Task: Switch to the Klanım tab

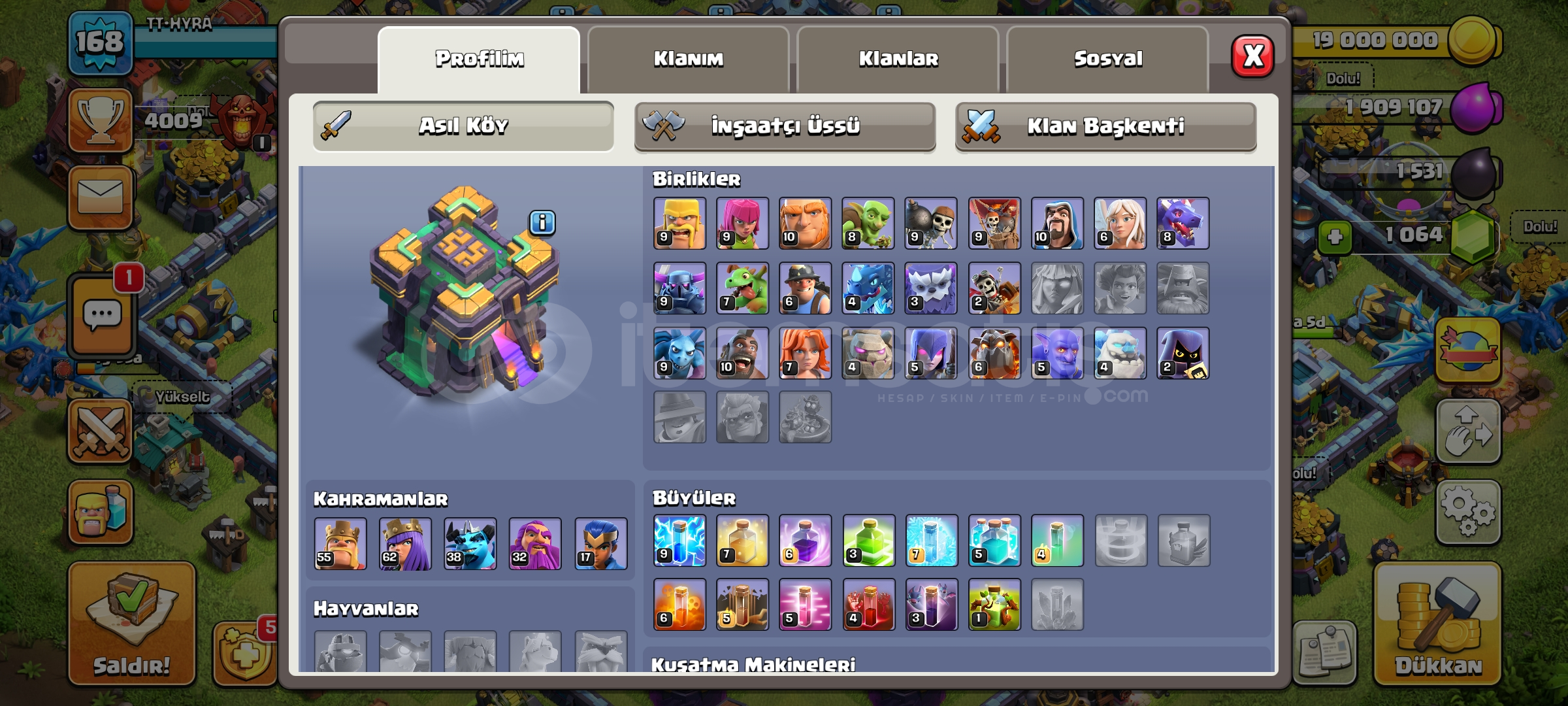Action: tap(691, 59)
